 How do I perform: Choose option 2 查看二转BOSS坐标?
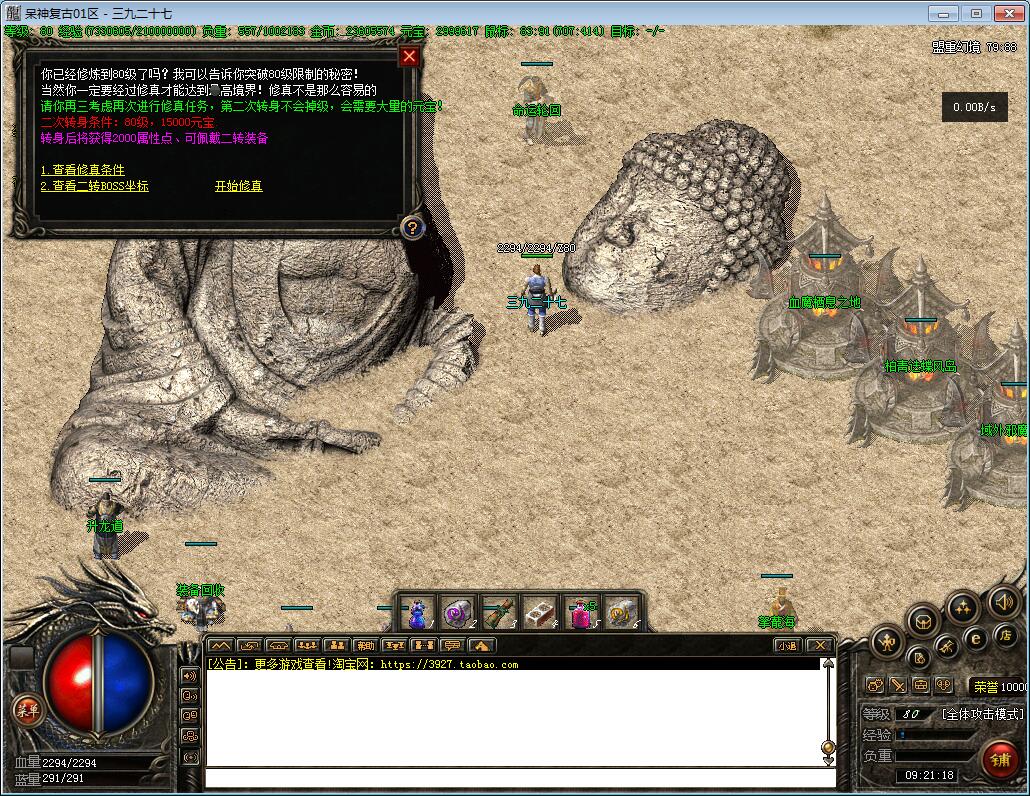pos(94,186)
